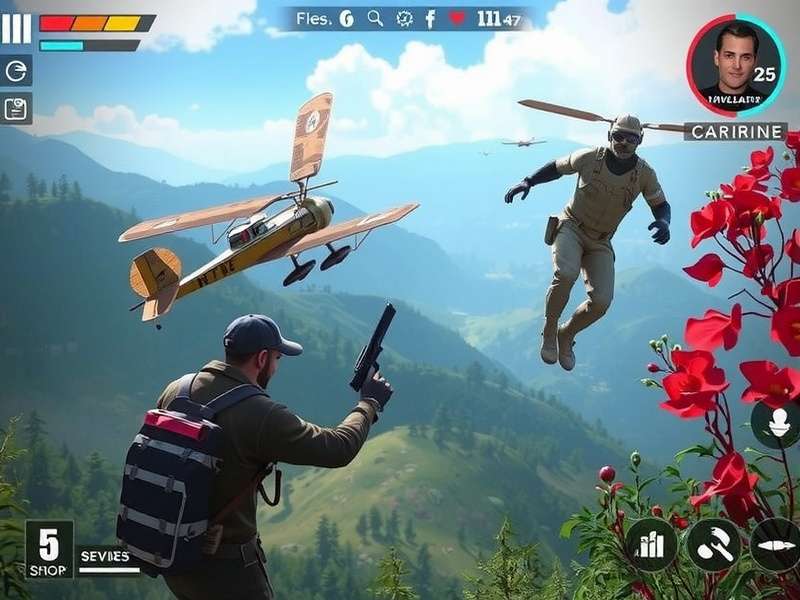This screenshot has width=800, height=600.
Task: Open the clipboard notes icon
Action: coord(16,108)
